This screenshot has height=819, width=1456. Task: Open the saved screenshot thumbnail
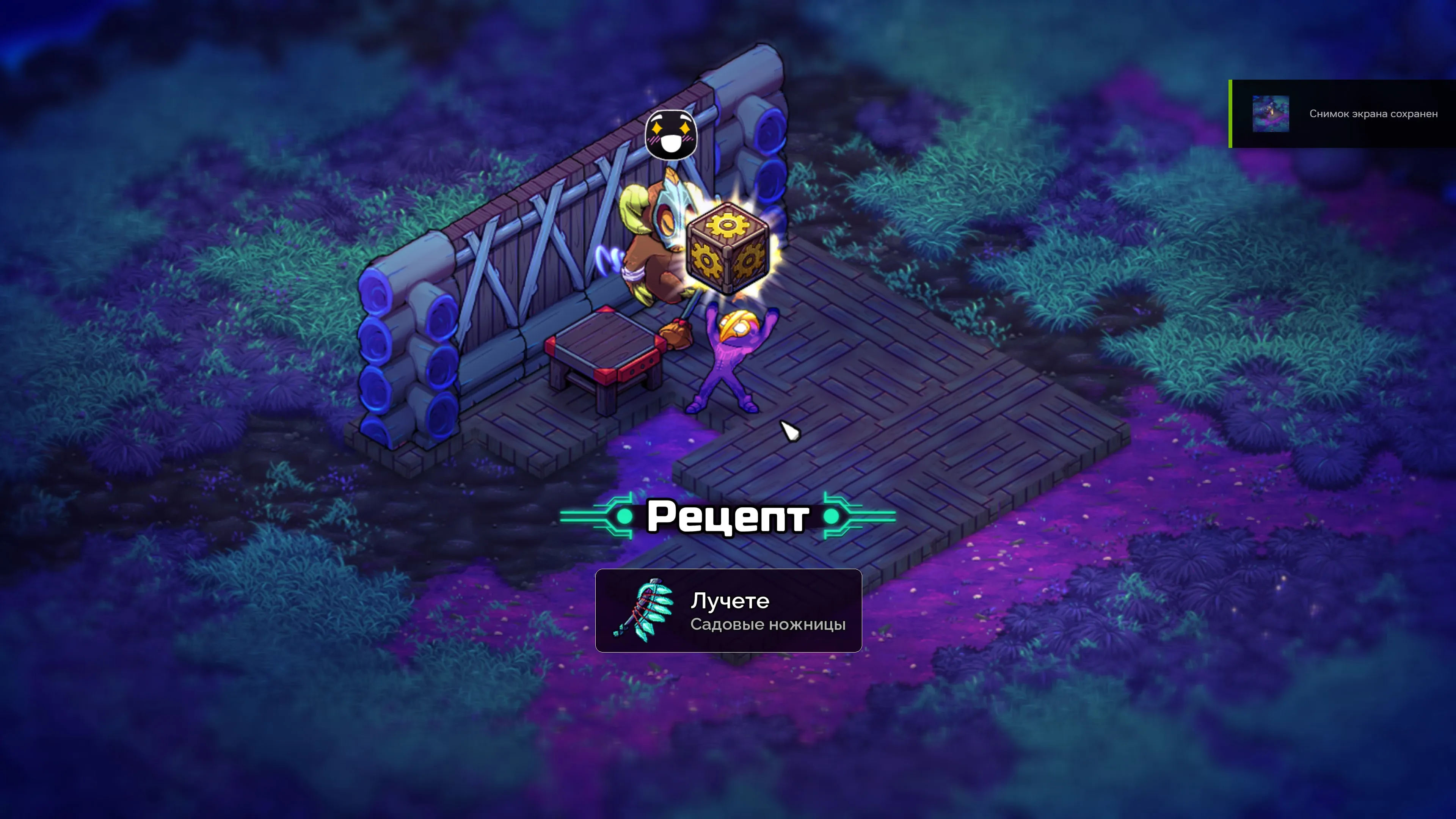click(1270, 114)
